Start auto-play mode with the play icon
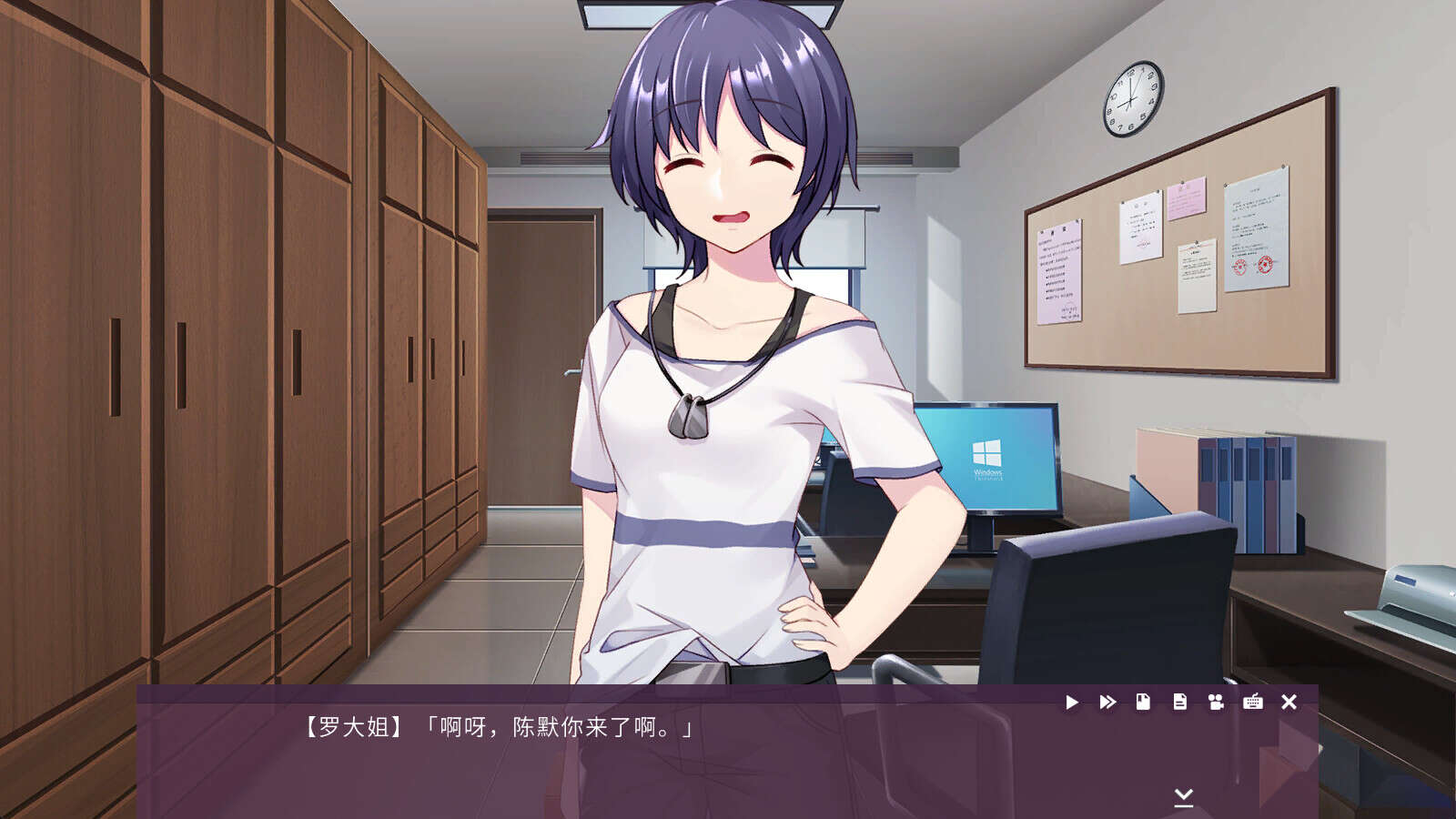The width and height of the screenshot is (1456, 819). tap(1072, 703)
